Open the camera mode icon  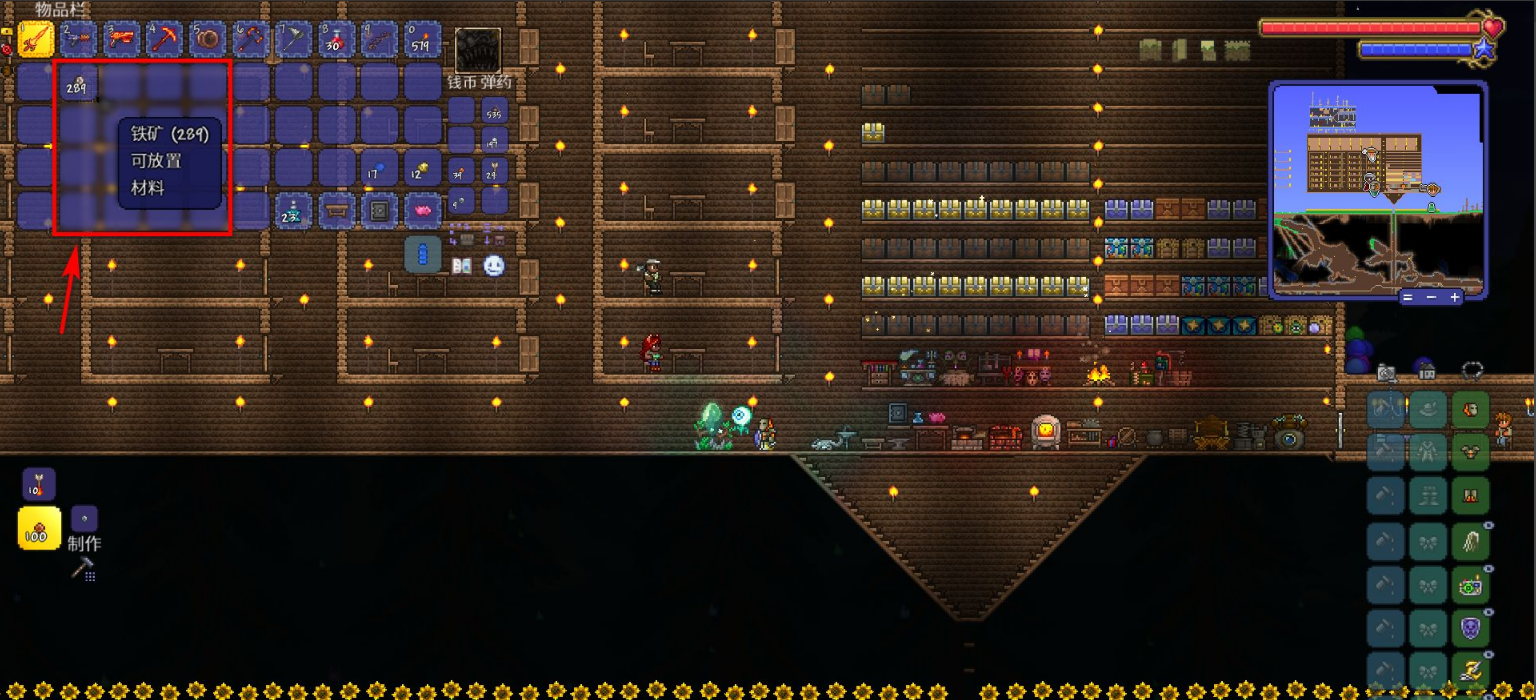(1386, 372)
